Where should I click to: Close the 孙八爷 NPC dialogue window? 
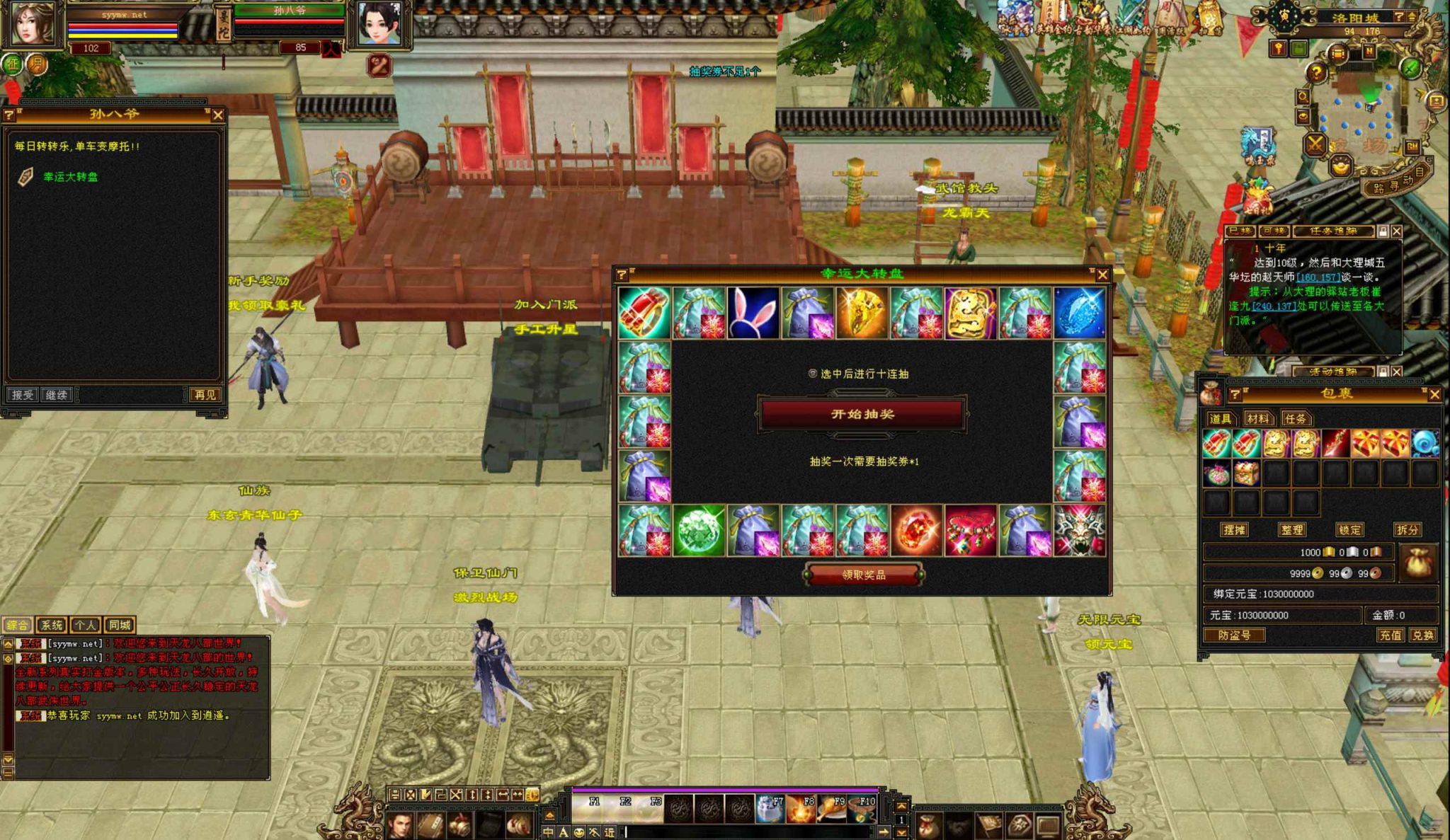click(218, 115)
